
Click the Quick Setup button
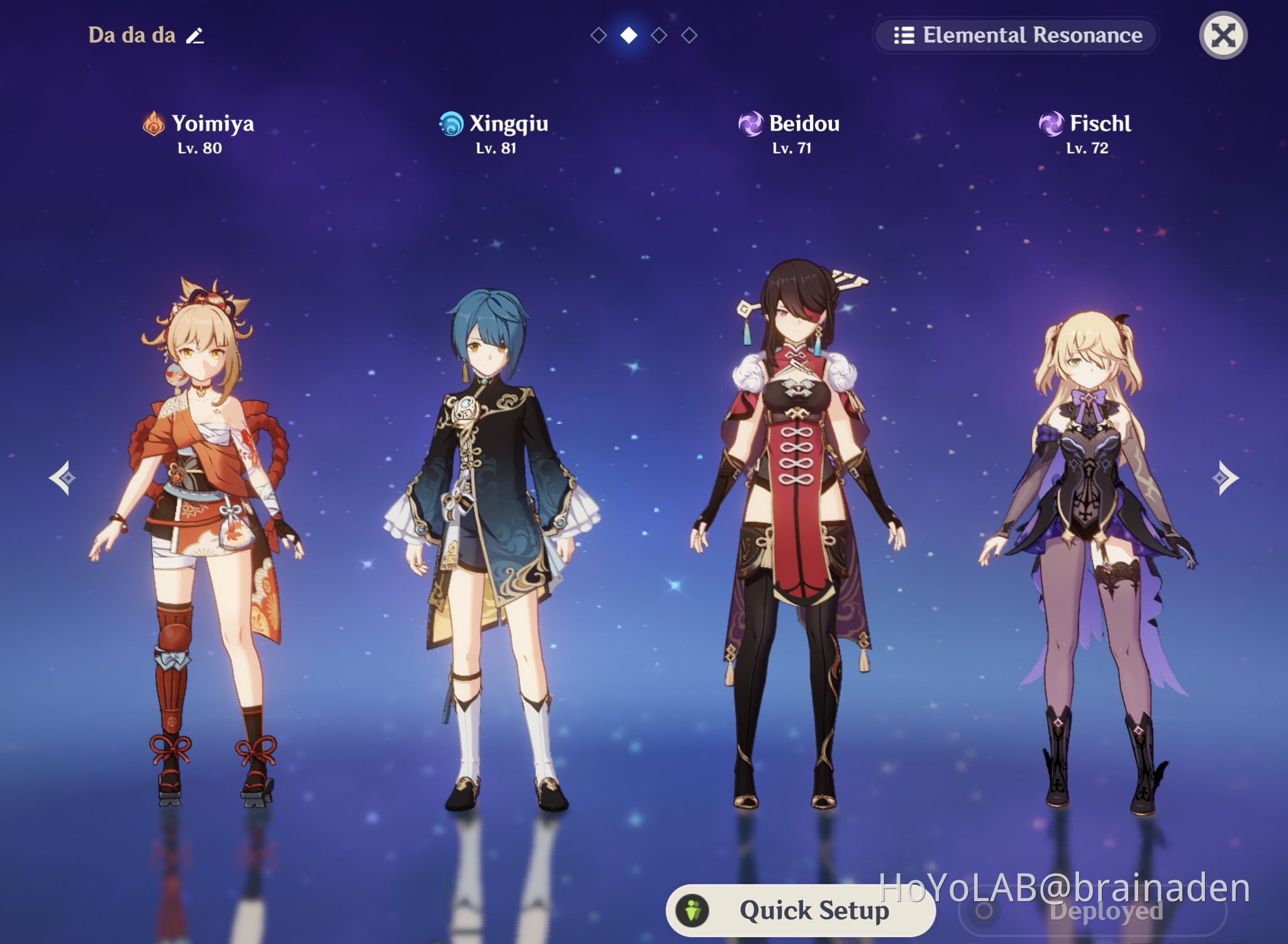pyautogui.click(x=799, y=910)
